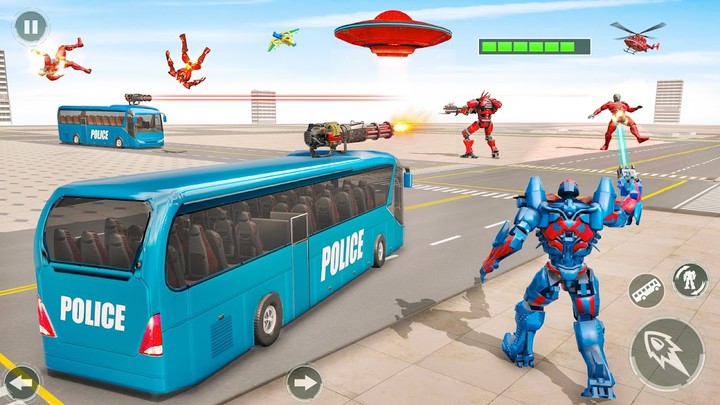Steer left with the left arrow button
This screenshot has width=720, height=405.
(x=21, y=382)
